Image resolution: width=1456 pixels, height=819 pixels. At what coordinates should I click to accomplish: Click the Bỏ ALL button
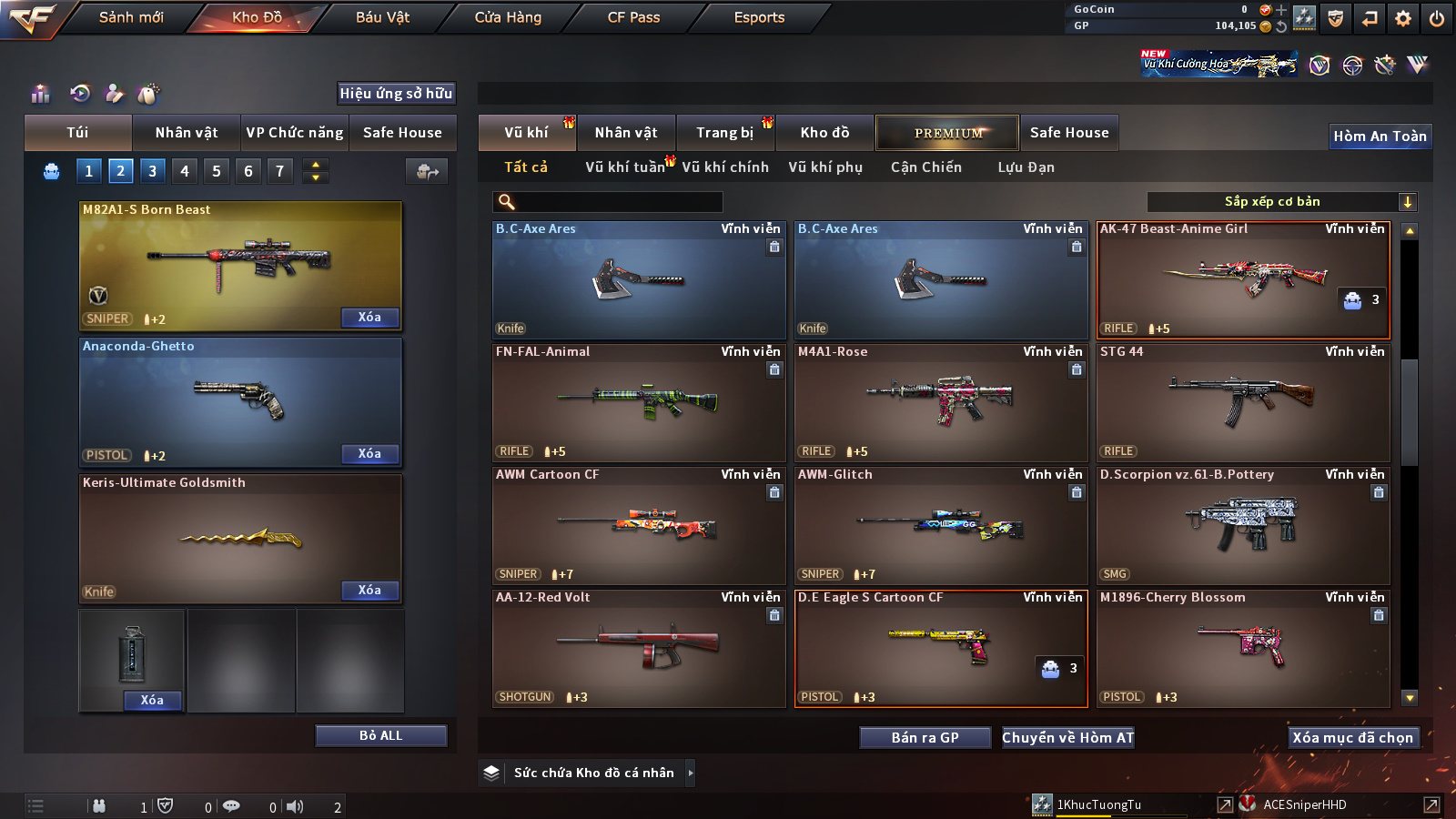[x=380, y=735]
